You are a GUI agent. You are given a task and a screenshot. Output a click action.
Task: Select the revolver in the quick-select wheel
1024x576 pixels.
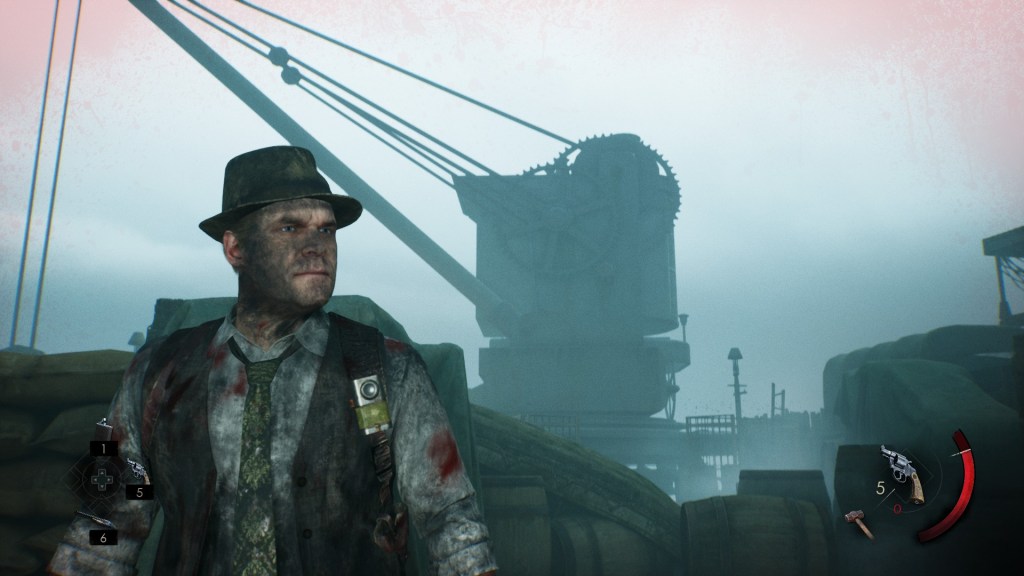pyautogui.click(x=137, y=471)
